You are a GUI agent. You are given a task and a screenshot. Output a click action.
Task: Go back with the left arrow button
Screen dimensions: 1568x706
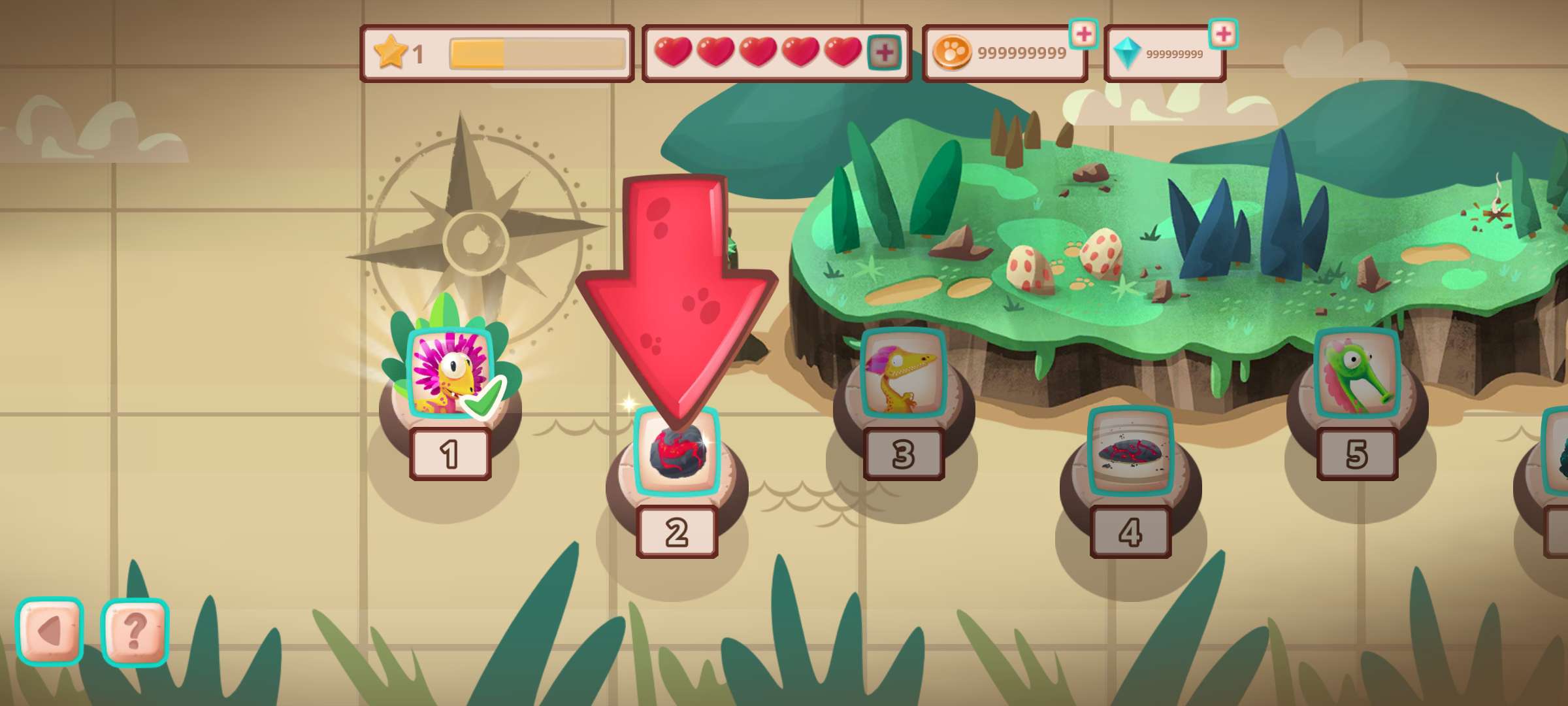click(50, 631)
